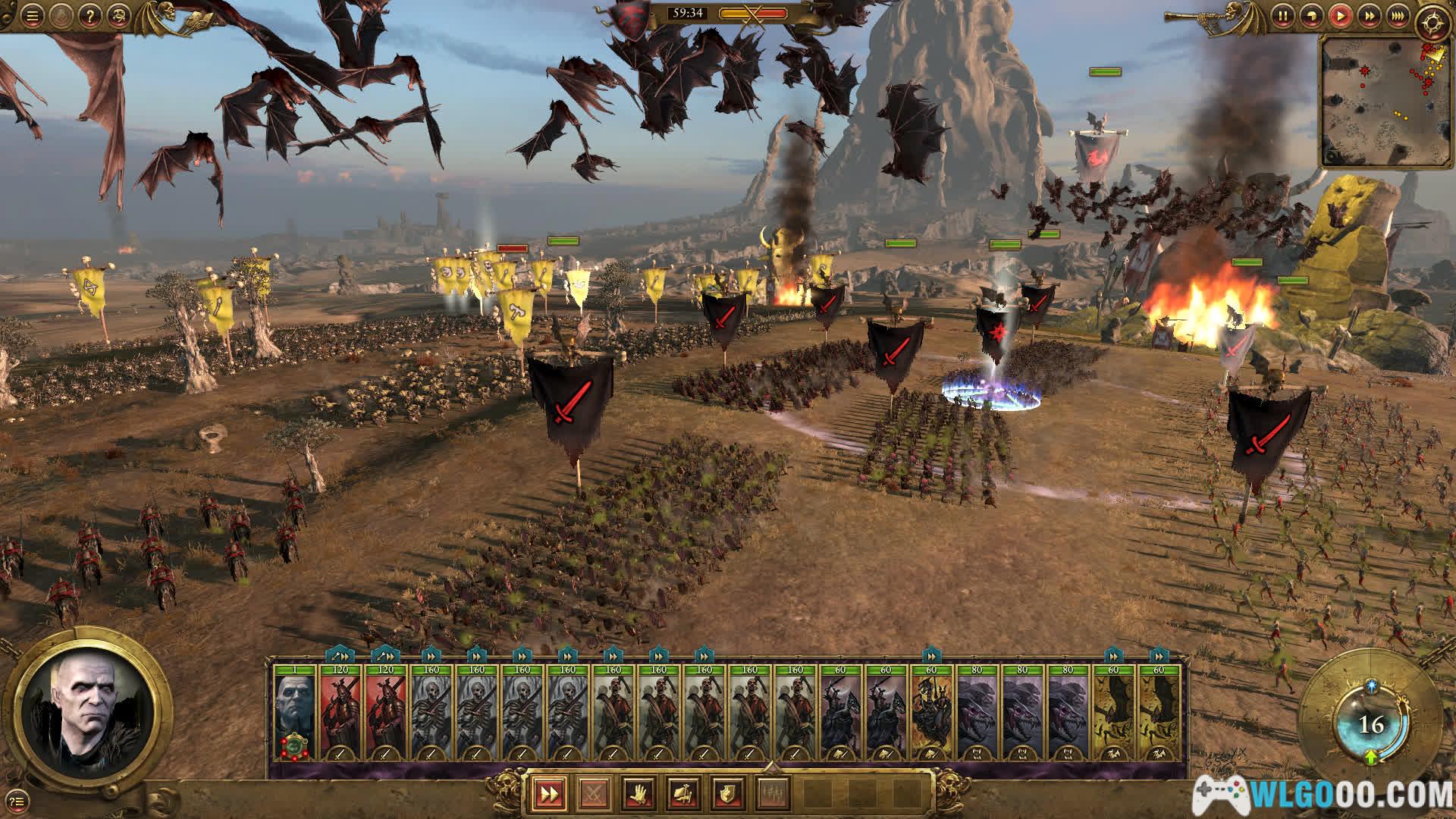Screen dimensions: 1456x819
Task: Set battle to slow motion speed
Action: coord(1311,16)
